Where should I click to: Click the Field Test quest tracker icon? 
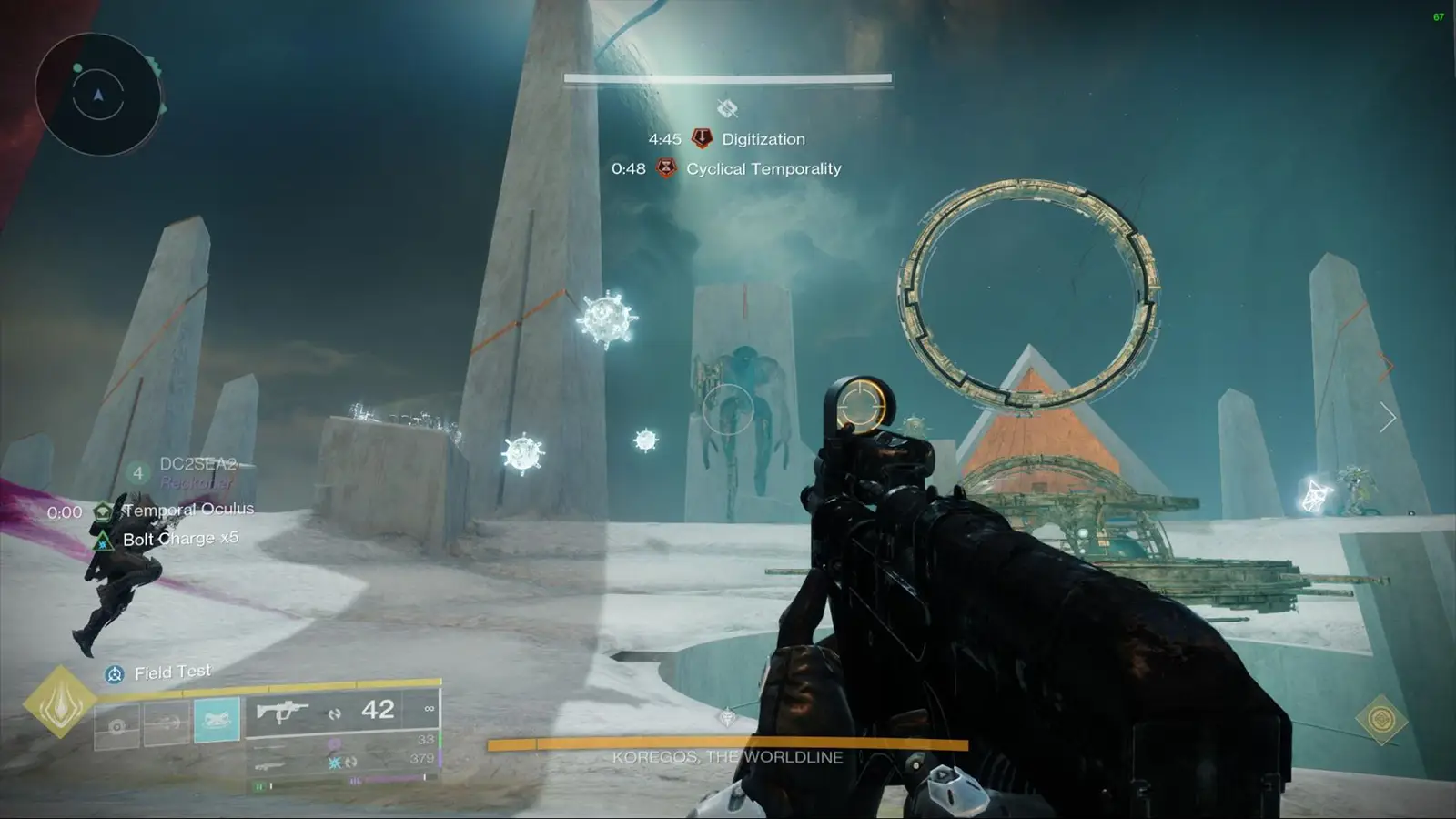click(x=114, y=672)
